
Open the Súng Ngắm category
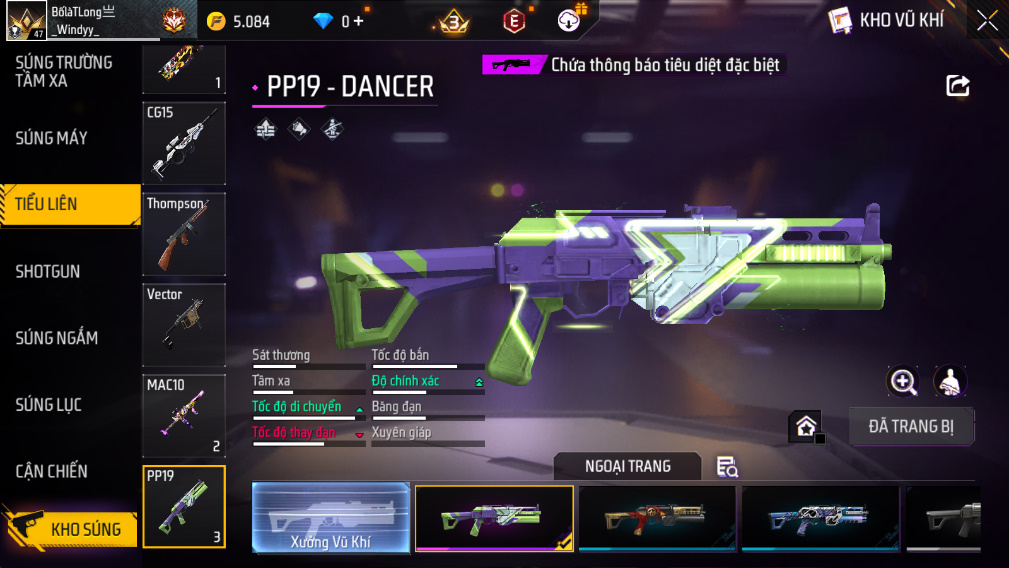pos(56,338)
